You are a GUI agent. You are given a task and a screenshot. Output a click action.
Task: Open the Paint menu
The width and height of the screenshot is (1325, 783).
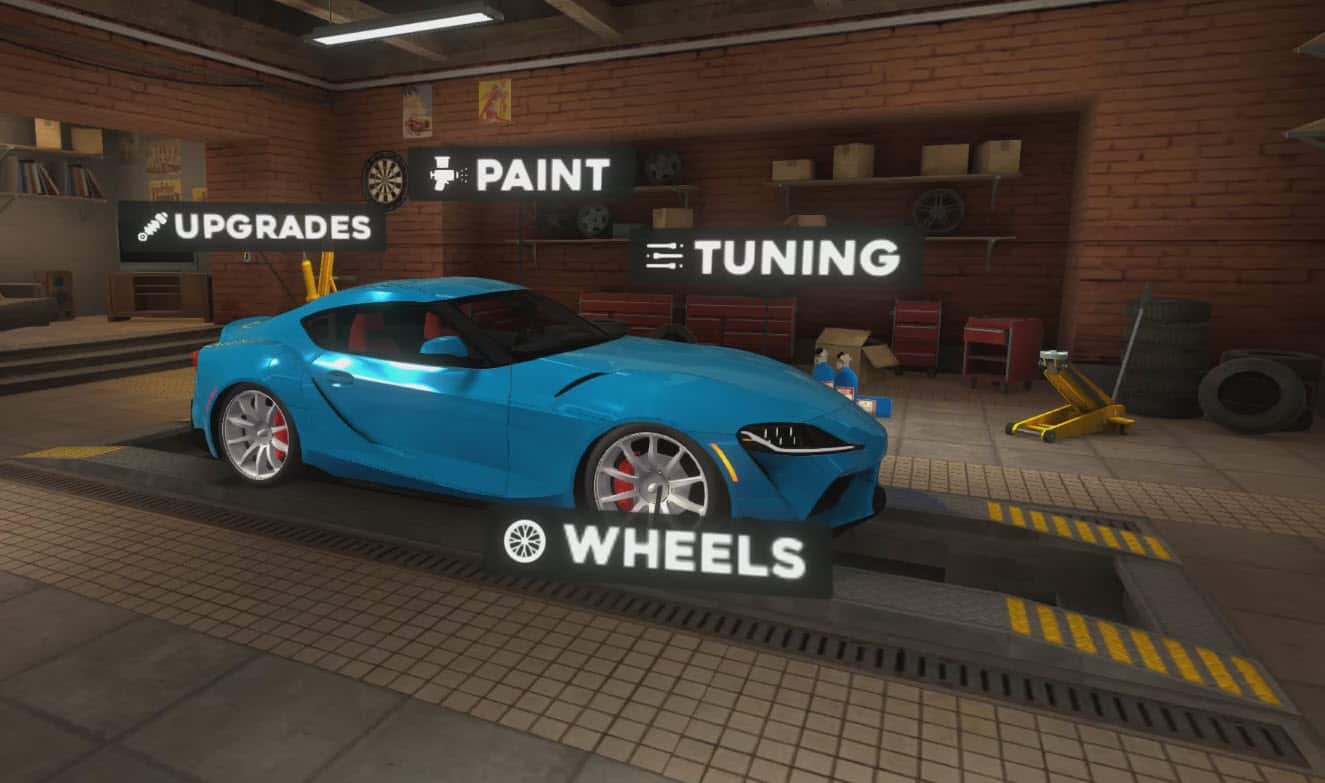click(521, 175)
